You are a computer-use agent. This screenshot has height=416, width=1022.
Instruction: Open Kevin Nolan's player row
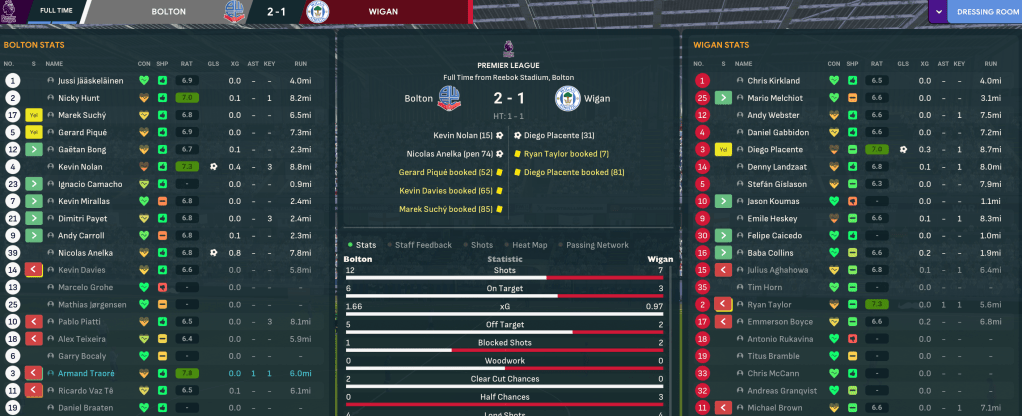point(81,166)
